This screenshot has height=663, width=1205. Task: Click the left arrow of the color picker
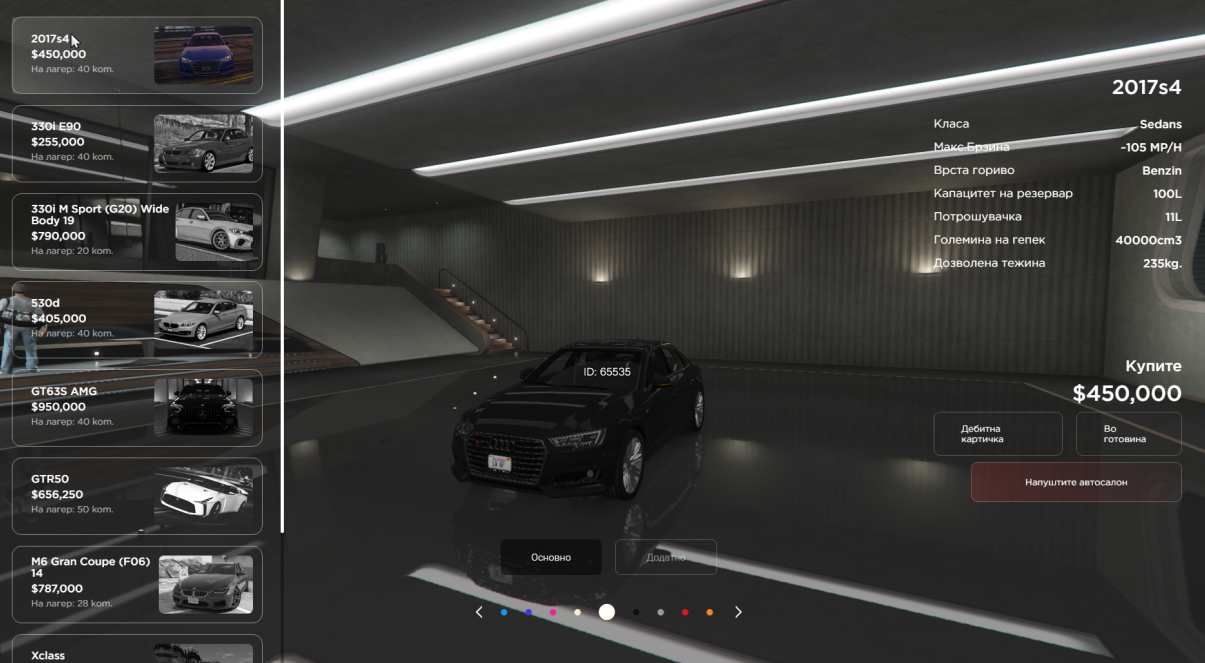(x=479, y=612)
